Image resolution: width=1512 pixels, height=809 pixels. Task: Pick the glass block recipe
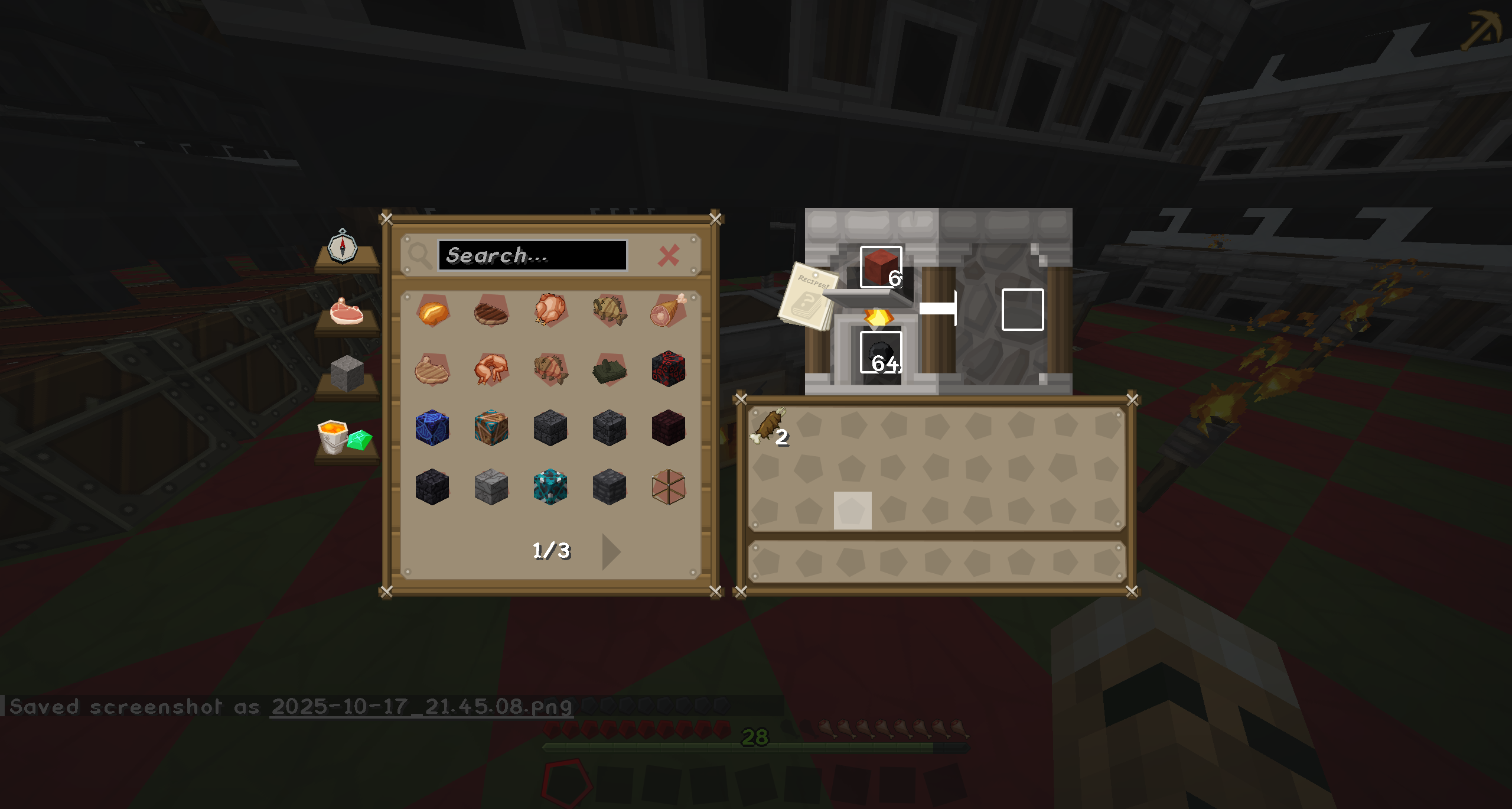(x=668, y=487)
